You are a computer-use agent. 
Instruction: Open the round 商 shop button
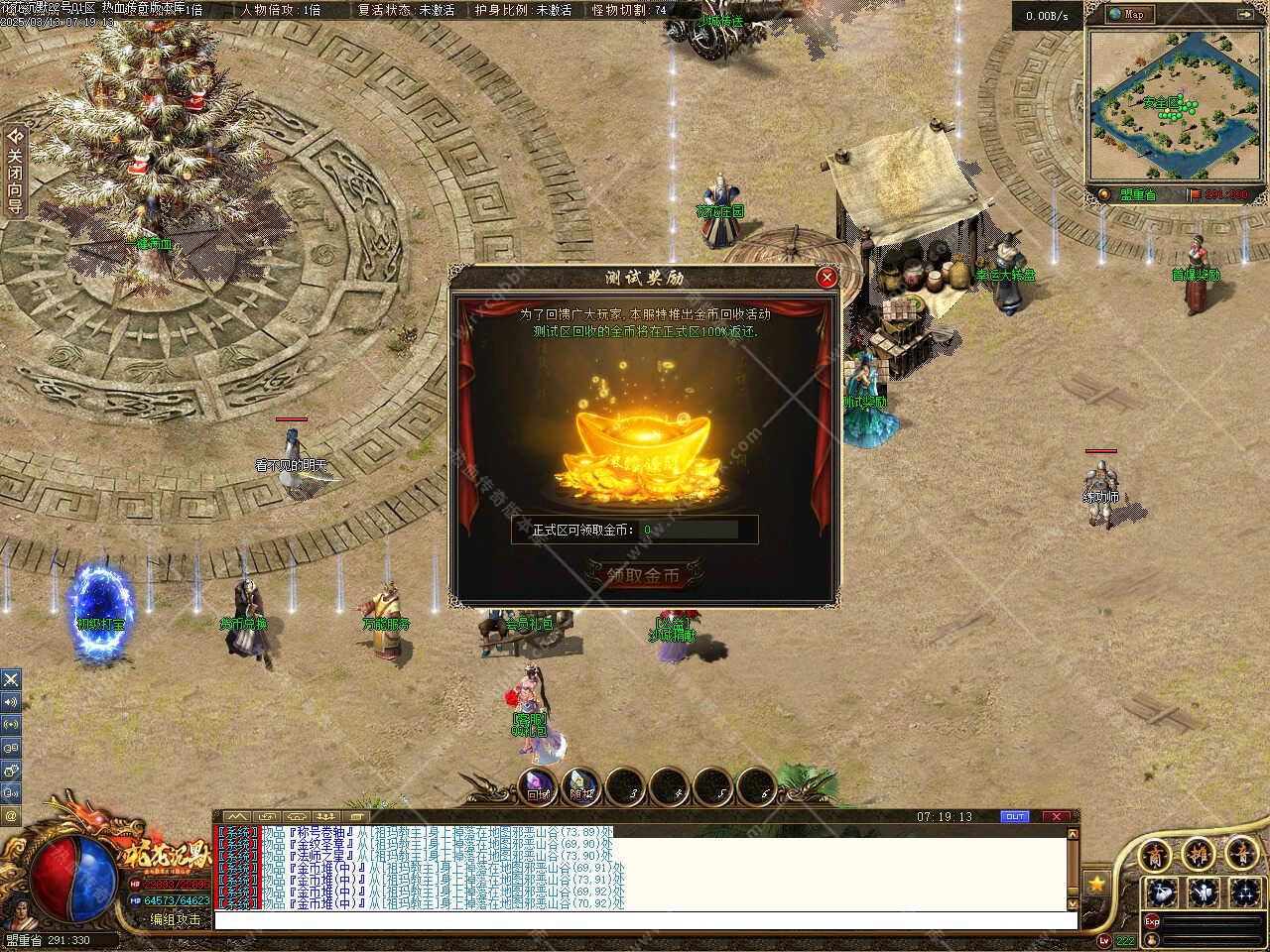coord(1155,854)
